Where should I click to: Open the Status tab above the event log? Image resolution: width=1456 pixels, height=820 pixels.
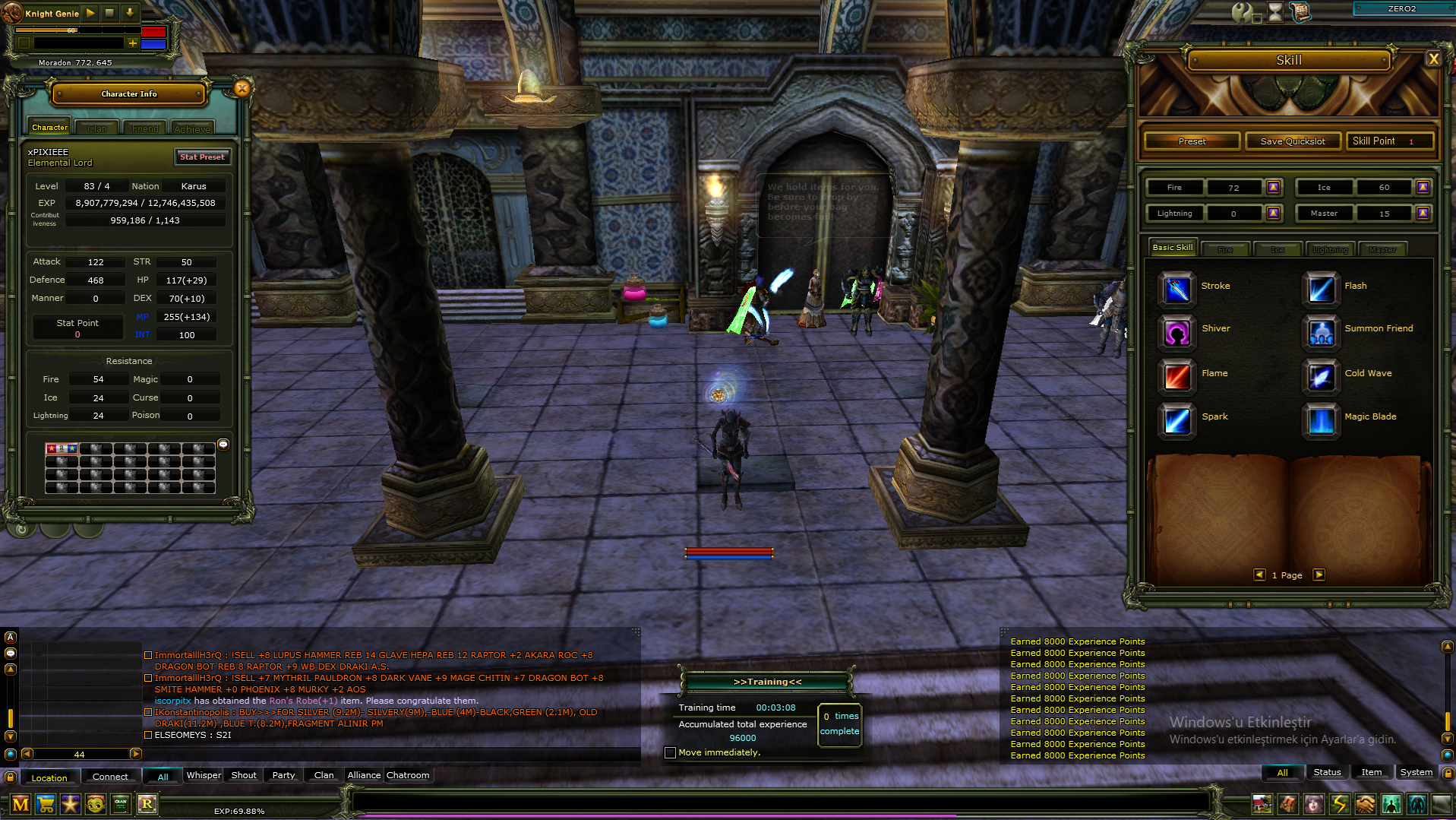(1327, 772)
